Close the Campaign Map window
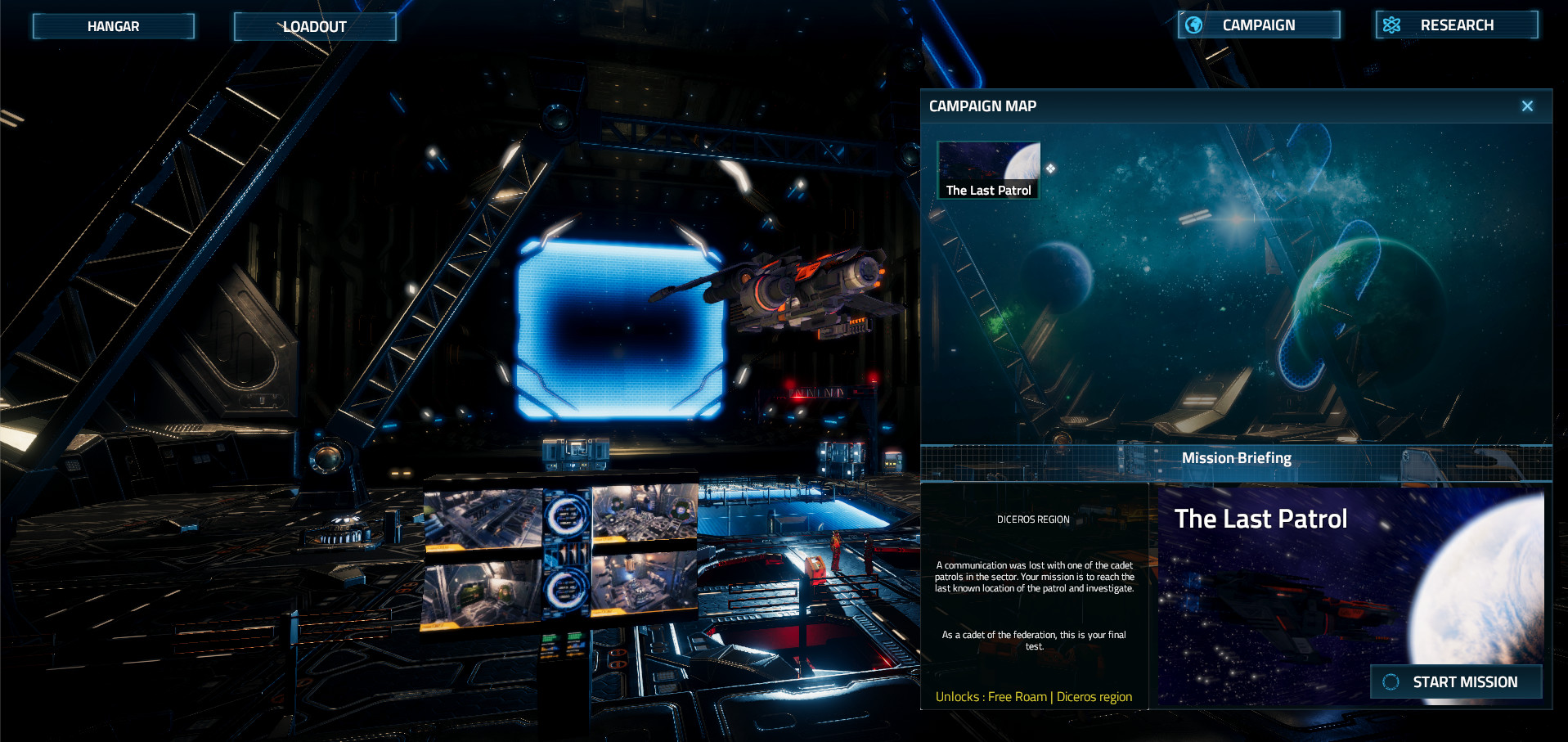 [x=1526, y=106]
